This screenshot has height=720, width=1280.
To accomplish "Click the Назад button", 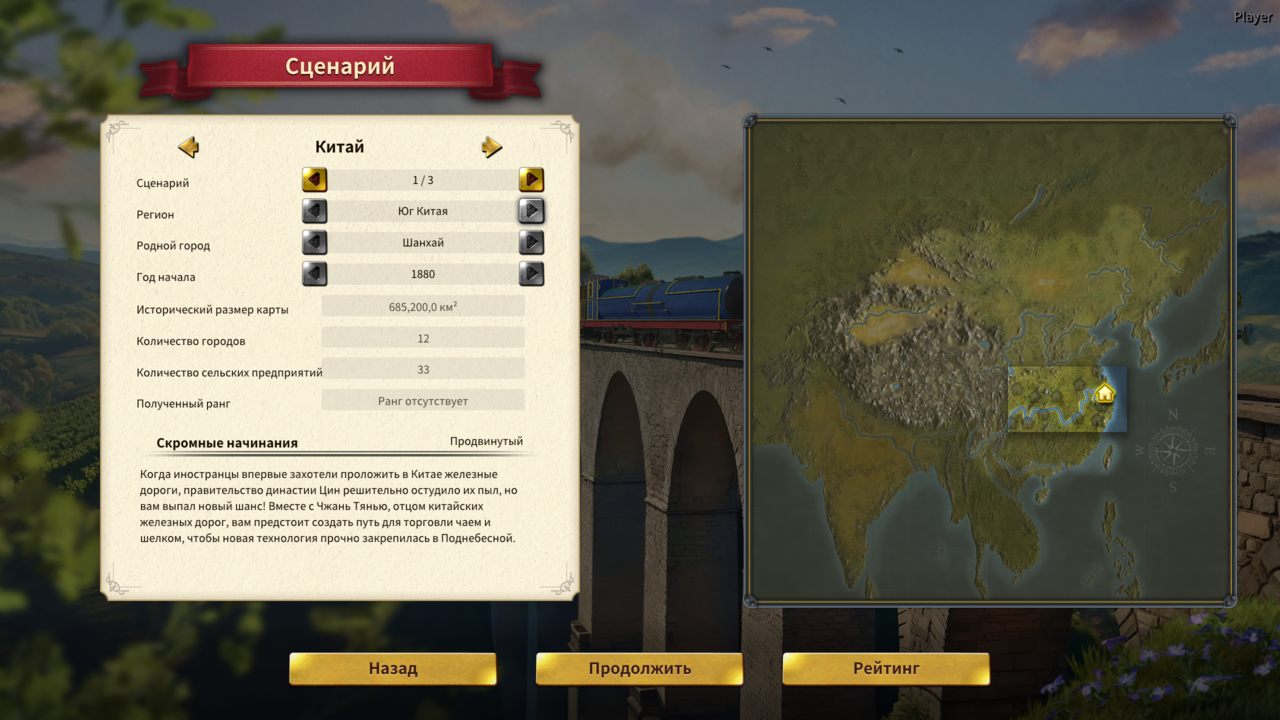I will point(392,669).
